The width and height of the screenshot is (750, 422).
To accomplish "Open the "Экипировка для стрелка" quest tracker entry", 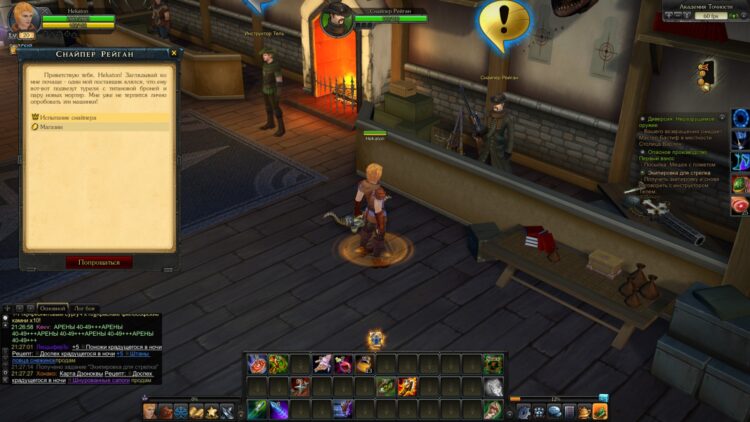I will click(x=682, y=172).
